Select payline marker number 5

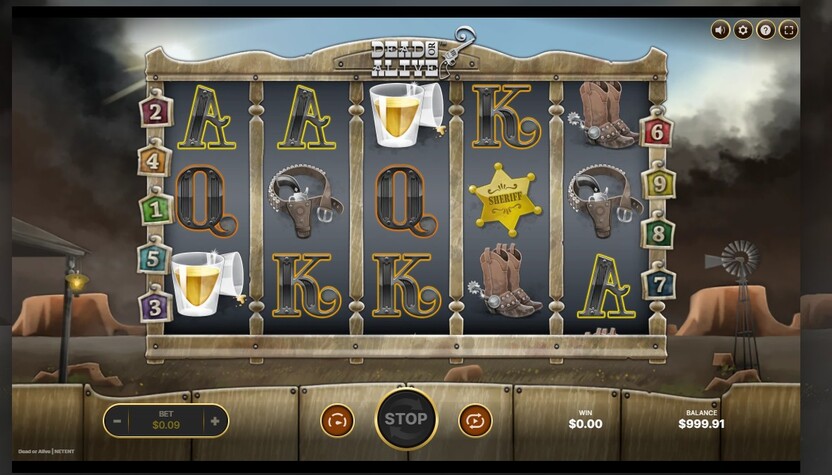(154, 258)
